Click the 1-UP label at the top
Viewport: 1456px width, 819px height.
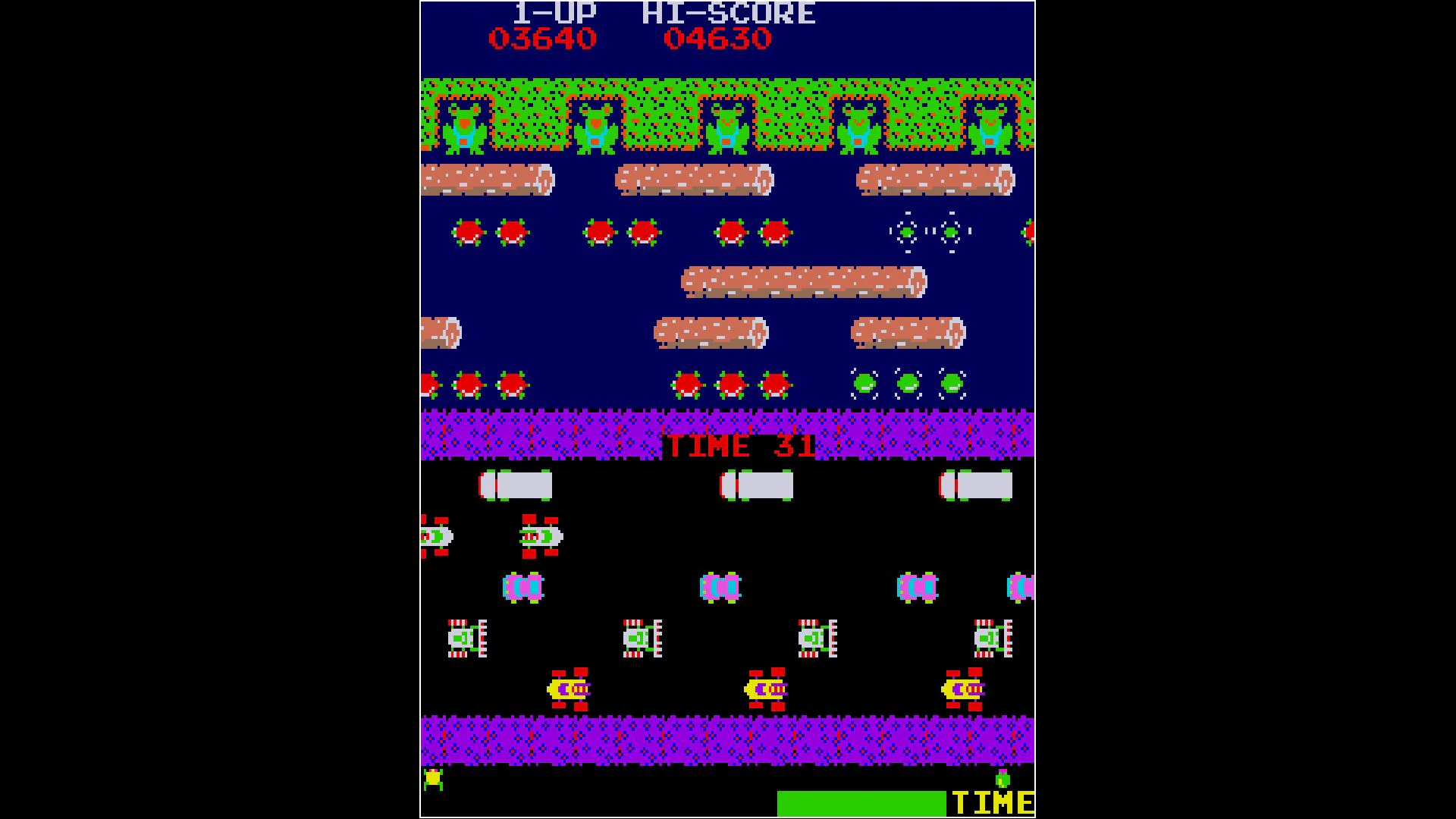pyautogui.click(x=555, y=11)
